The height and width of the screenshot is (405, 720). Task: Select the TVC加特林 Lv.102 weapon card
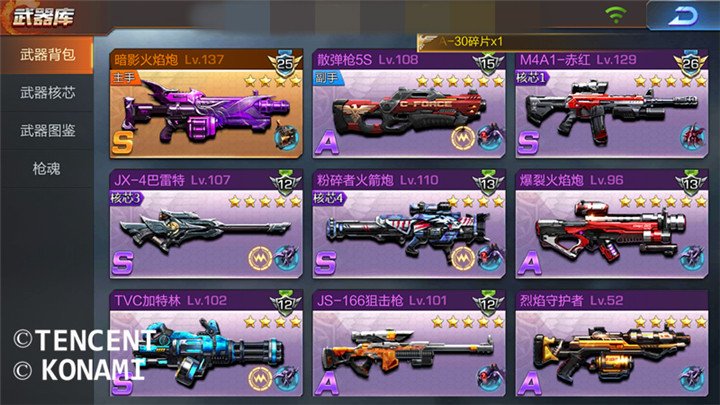tap(206, 343)
